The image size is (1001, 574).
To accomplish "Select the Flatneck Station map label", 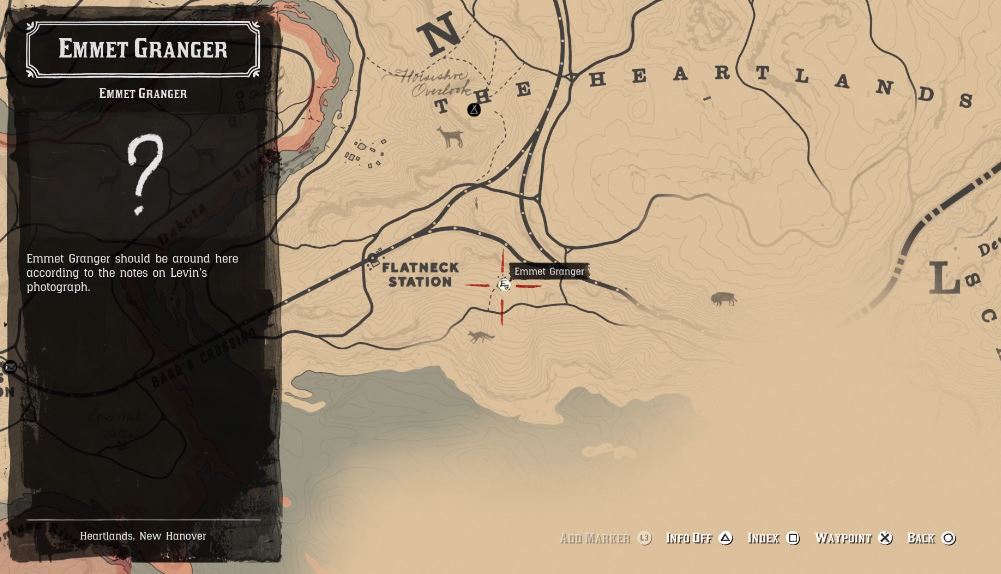I will (x=420, y=275).
